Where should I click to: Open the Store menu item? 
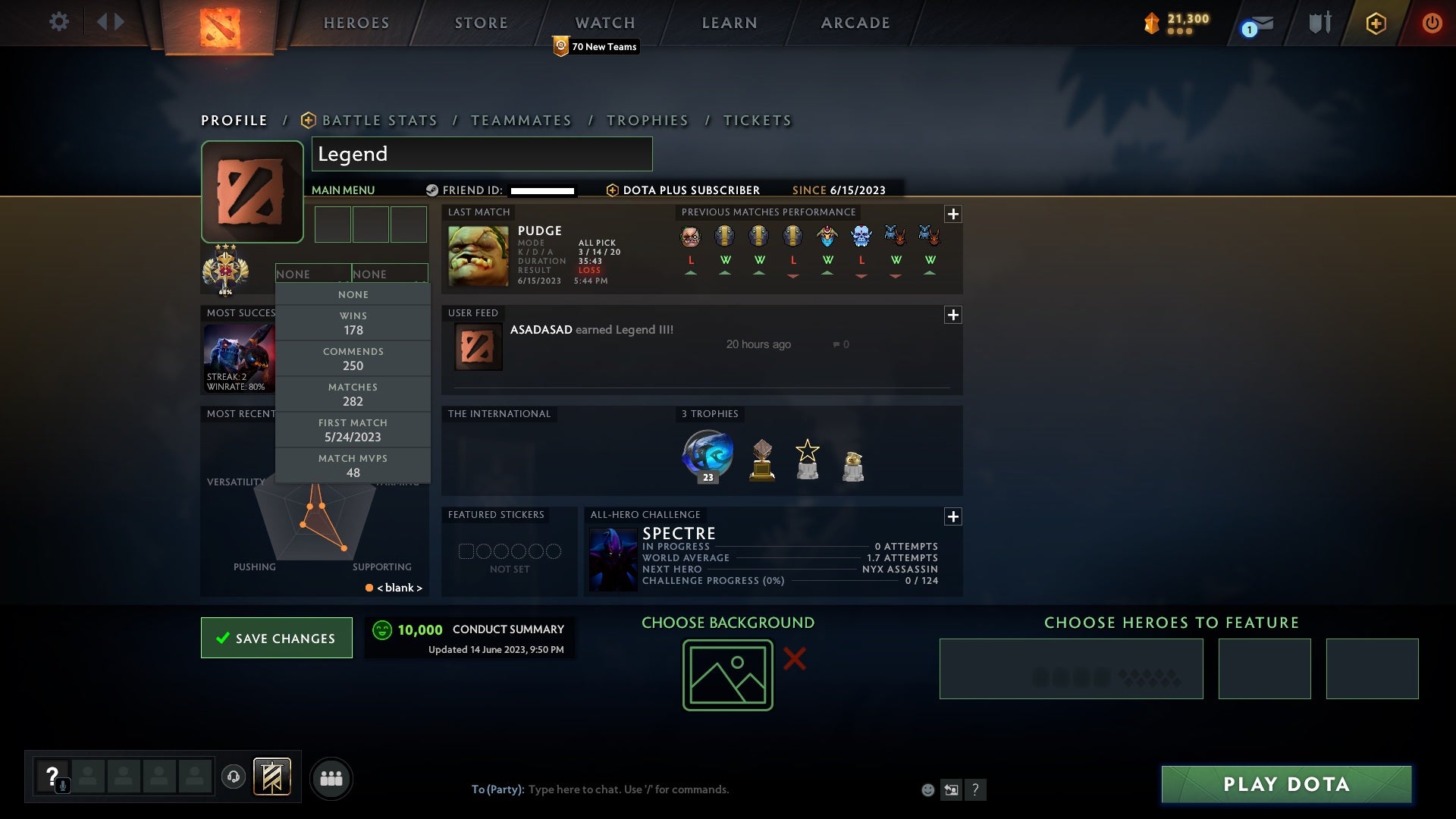pyautogui.click(x=481, y=22)
